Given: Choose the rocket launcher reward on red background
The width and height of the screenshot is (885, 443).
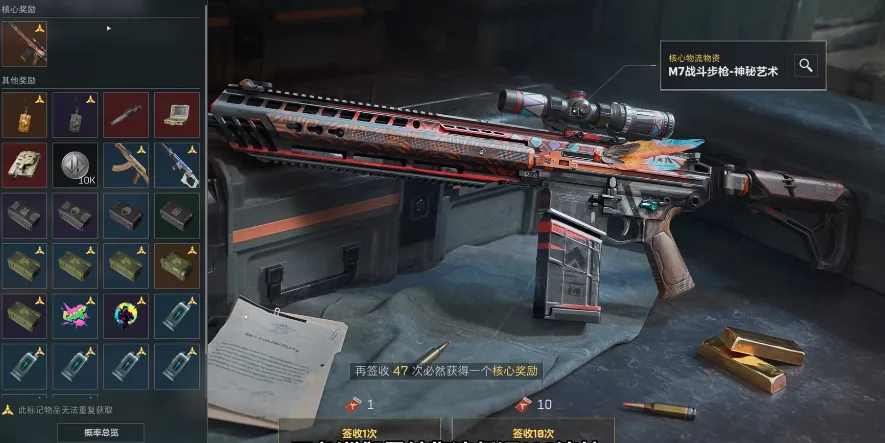Looking at the screenshot, I should pyautogui.click(x=126, y=115).
